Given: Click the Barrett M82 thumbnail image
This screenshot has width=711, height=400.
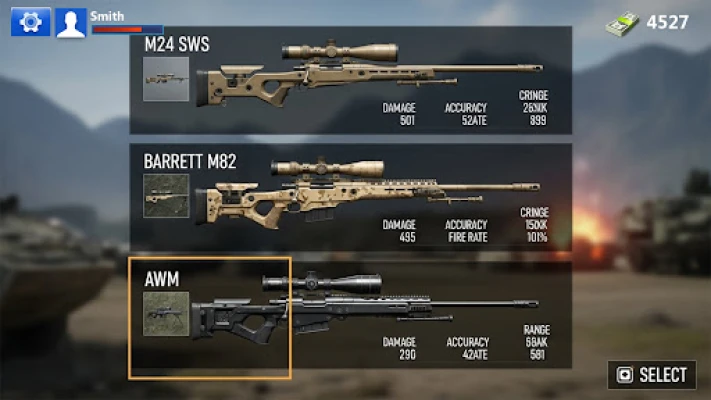Looking at the screenshot, I should [x=166, y=196].
